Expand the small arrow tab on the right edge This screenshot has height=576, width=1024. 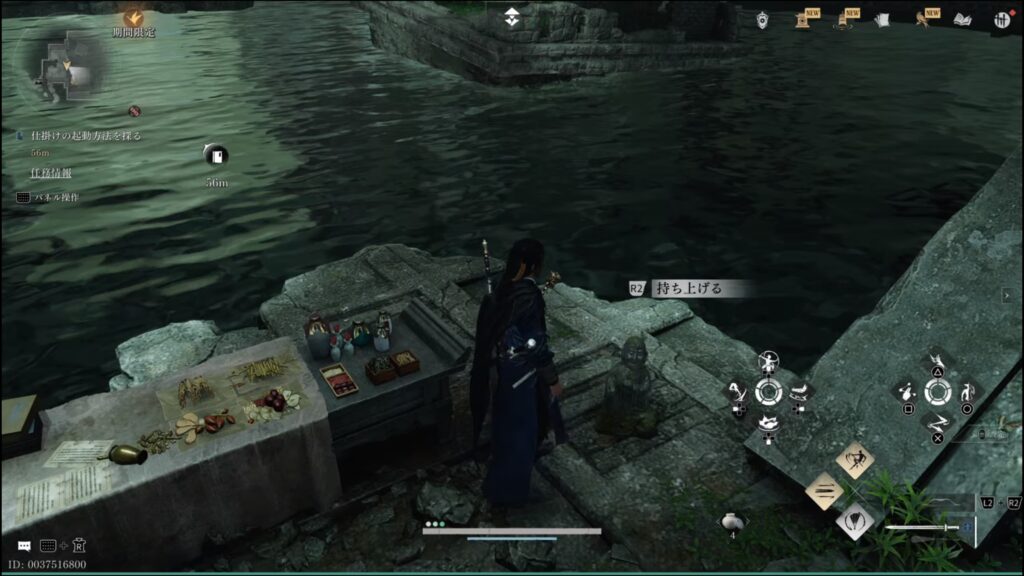pos(1007,294)
